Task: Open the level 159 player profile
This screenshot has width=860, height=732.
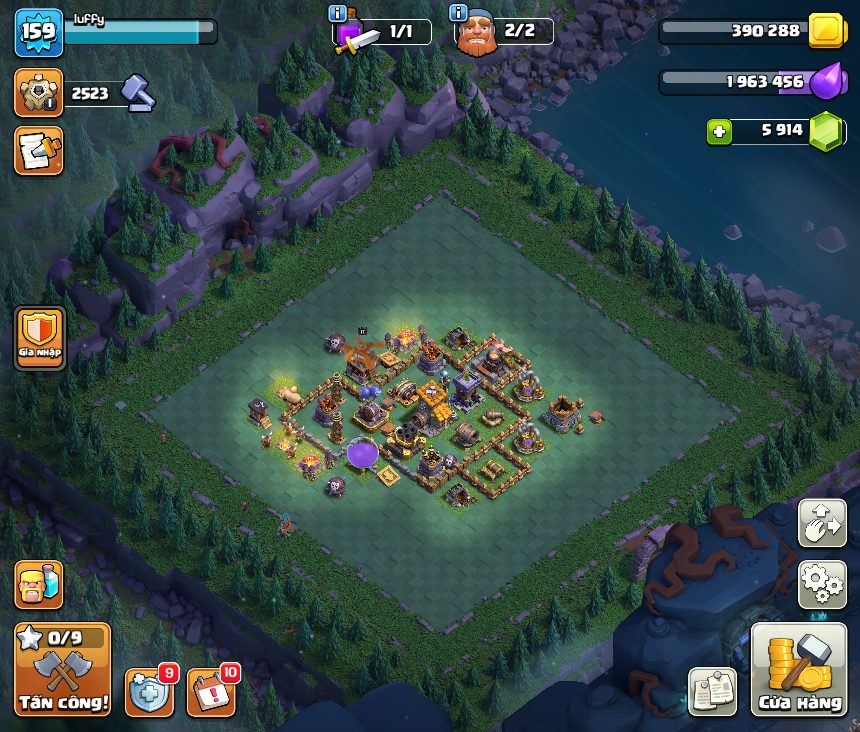Action: click(39, 33)
